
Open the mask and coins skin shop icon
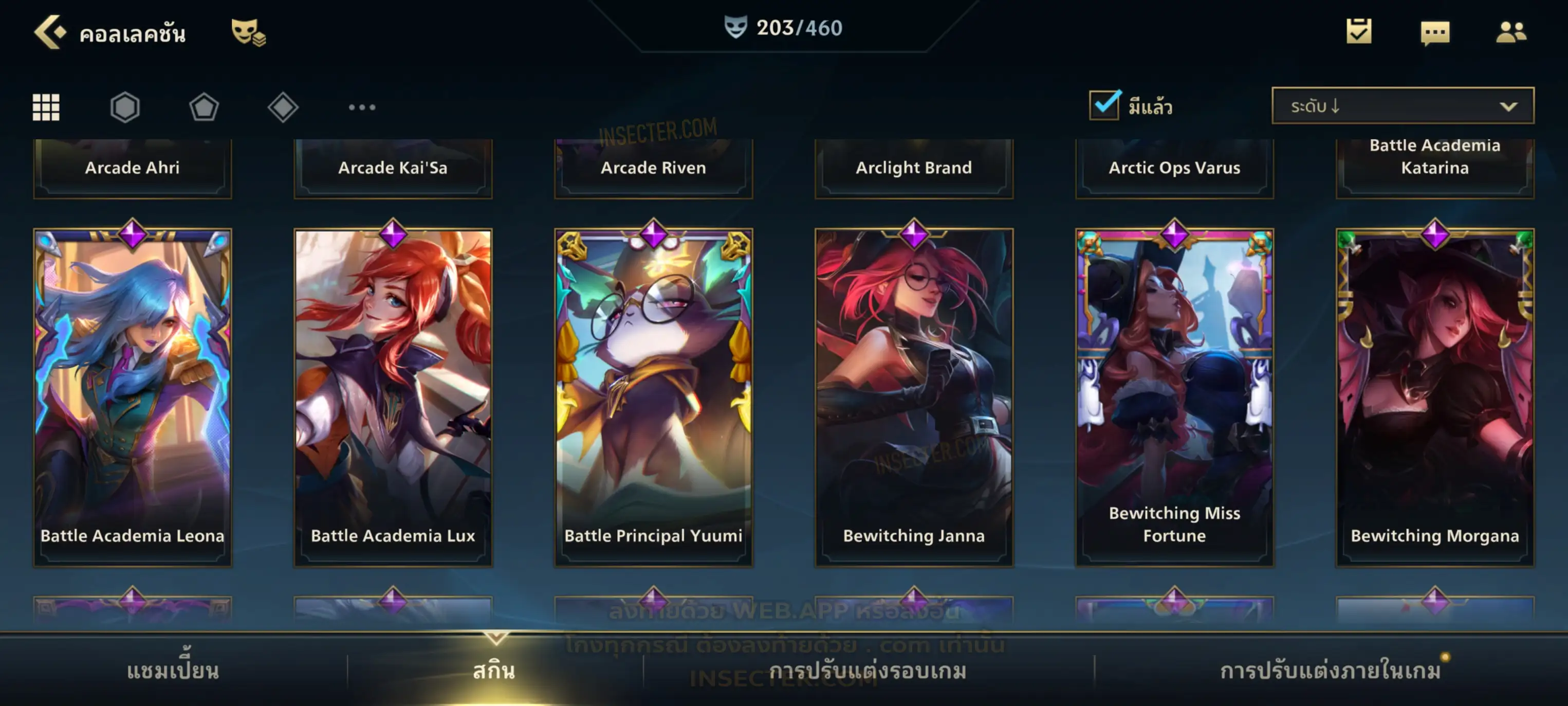[248, 32]
